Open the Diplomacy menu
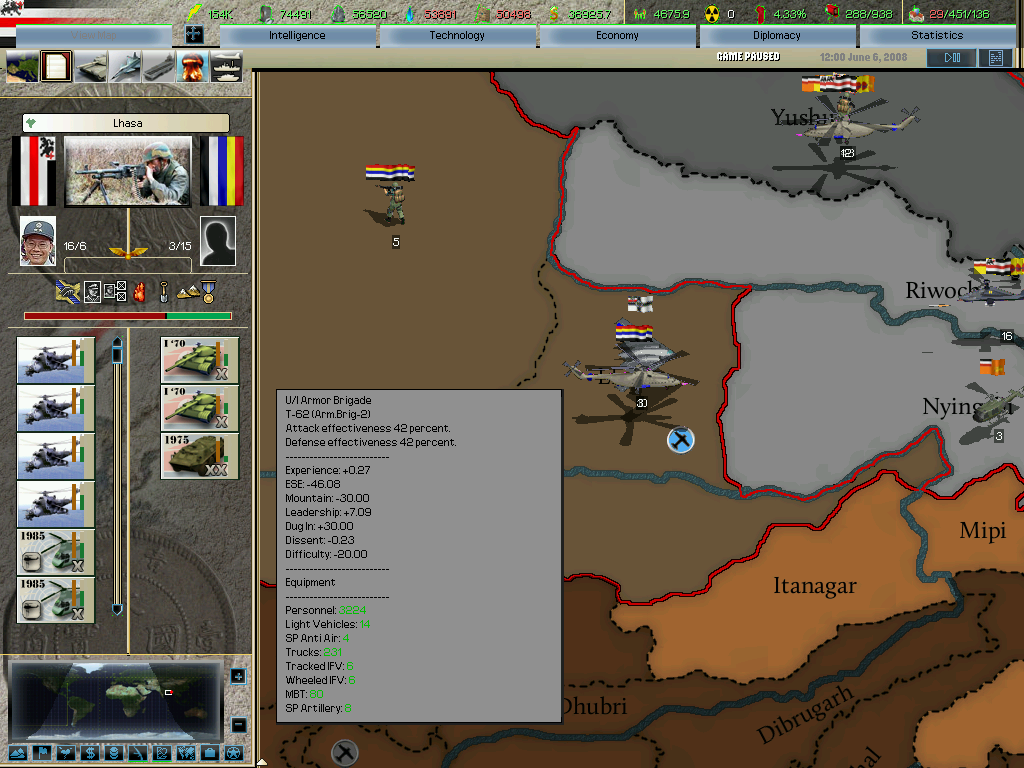Viewport: 1024px width, 768px height. click(x=777, y=35)
